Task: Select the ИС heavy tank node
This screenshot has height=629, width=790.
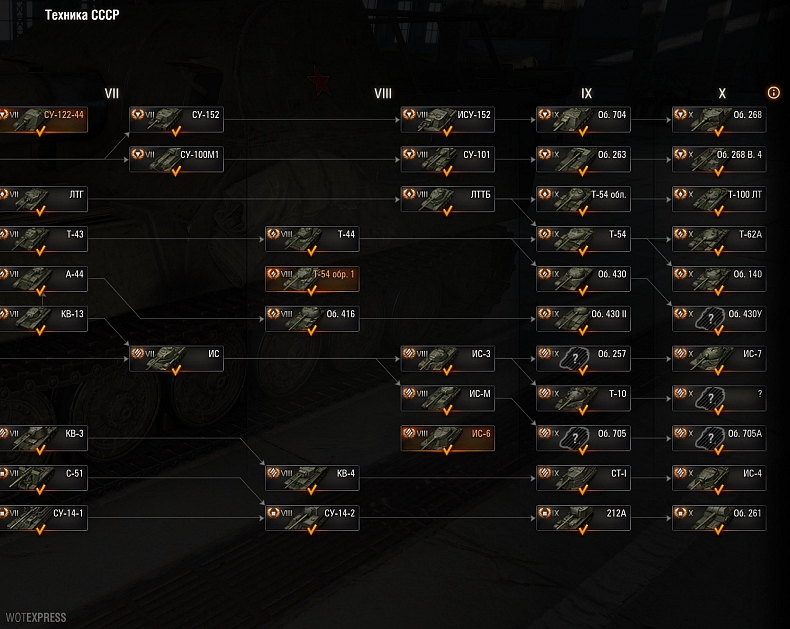Action: [x=176, y=359]
